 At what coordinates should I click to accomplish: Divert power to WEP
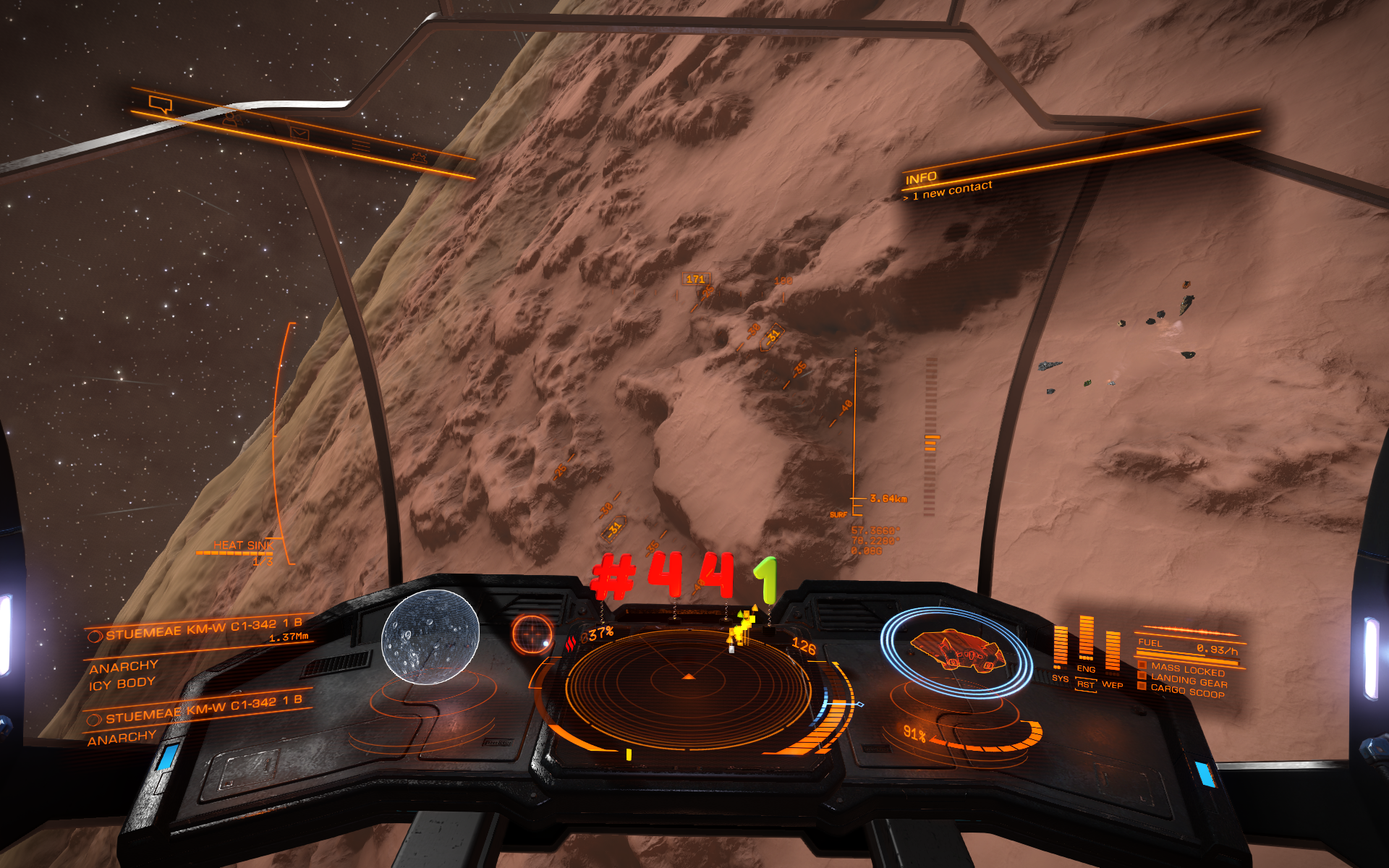pyautogui.click(x=1112, y=684)
